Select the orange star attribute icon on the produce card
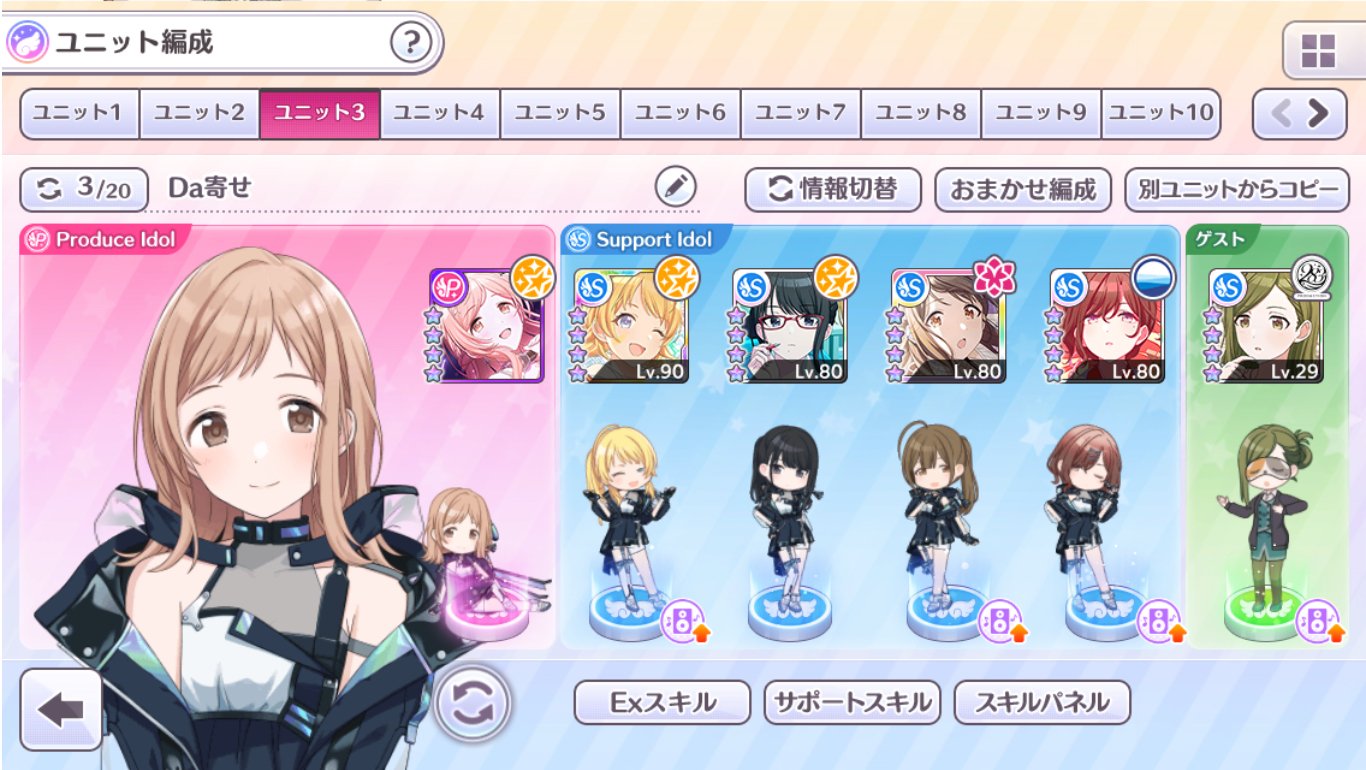 click(535, 283)
